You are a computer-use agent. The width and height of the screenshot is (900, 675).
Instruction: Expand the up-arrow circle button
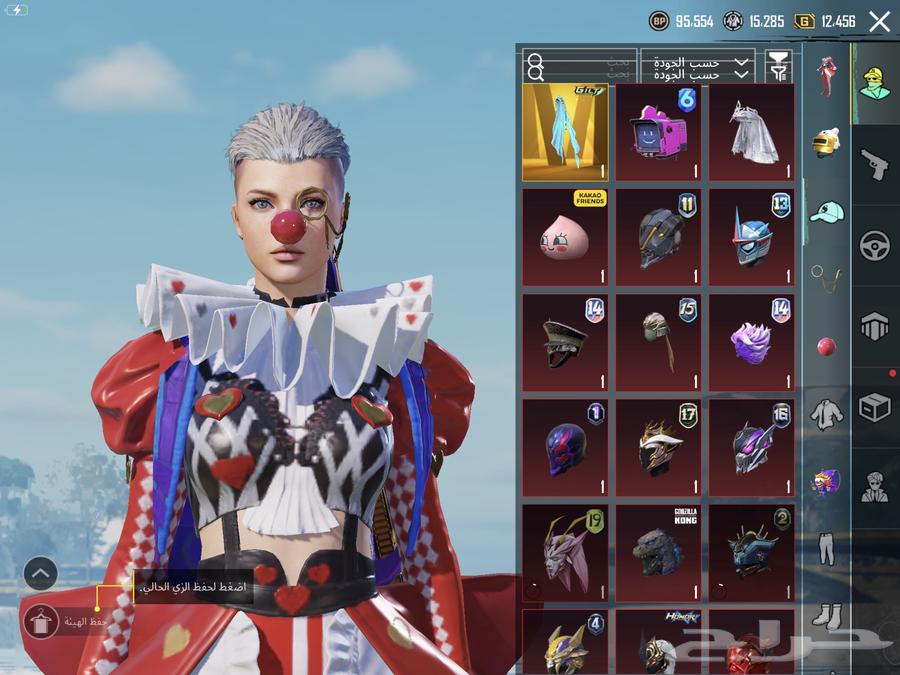(x=41, y=573)
